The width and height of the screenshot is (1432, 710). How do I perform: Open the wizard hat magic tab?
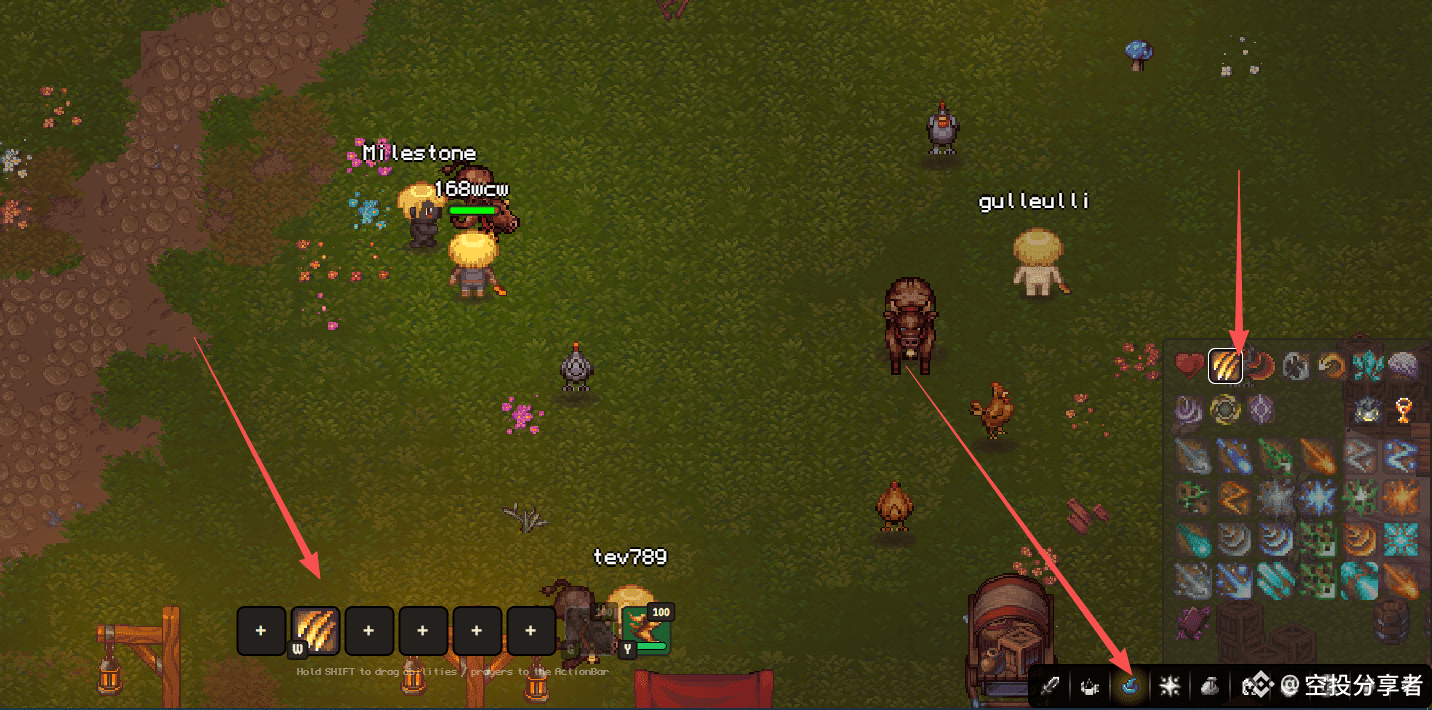tap(1129, 686)
